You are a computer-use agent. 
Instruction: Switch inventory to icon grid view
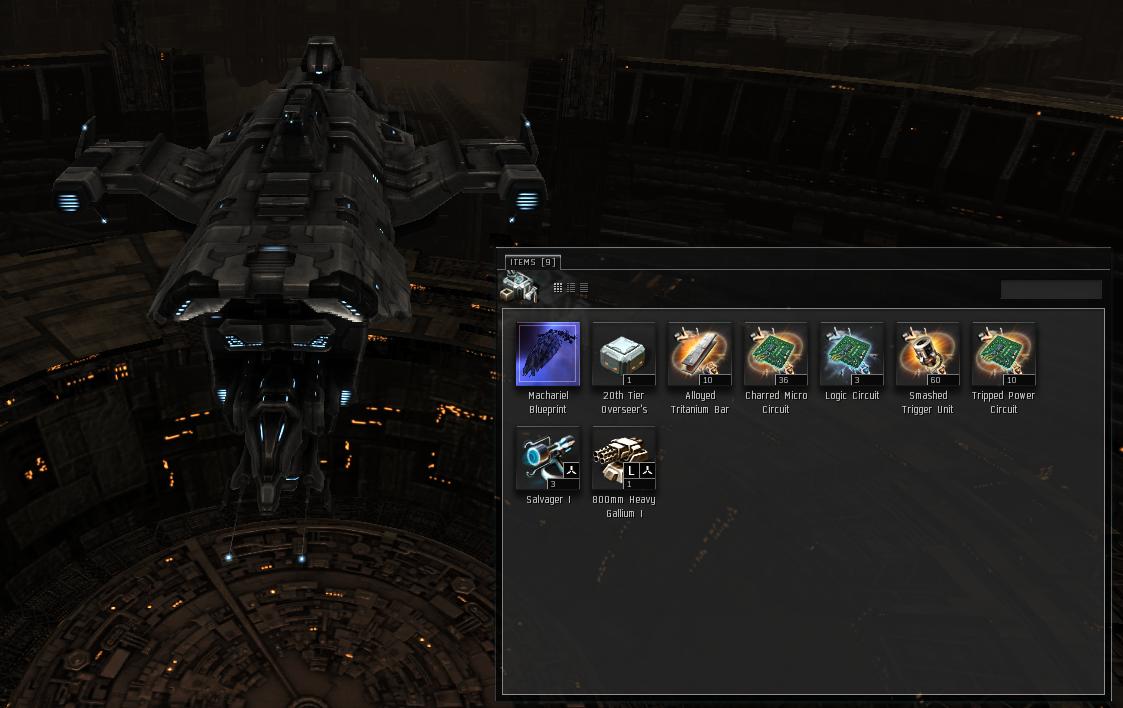(558, 288)
